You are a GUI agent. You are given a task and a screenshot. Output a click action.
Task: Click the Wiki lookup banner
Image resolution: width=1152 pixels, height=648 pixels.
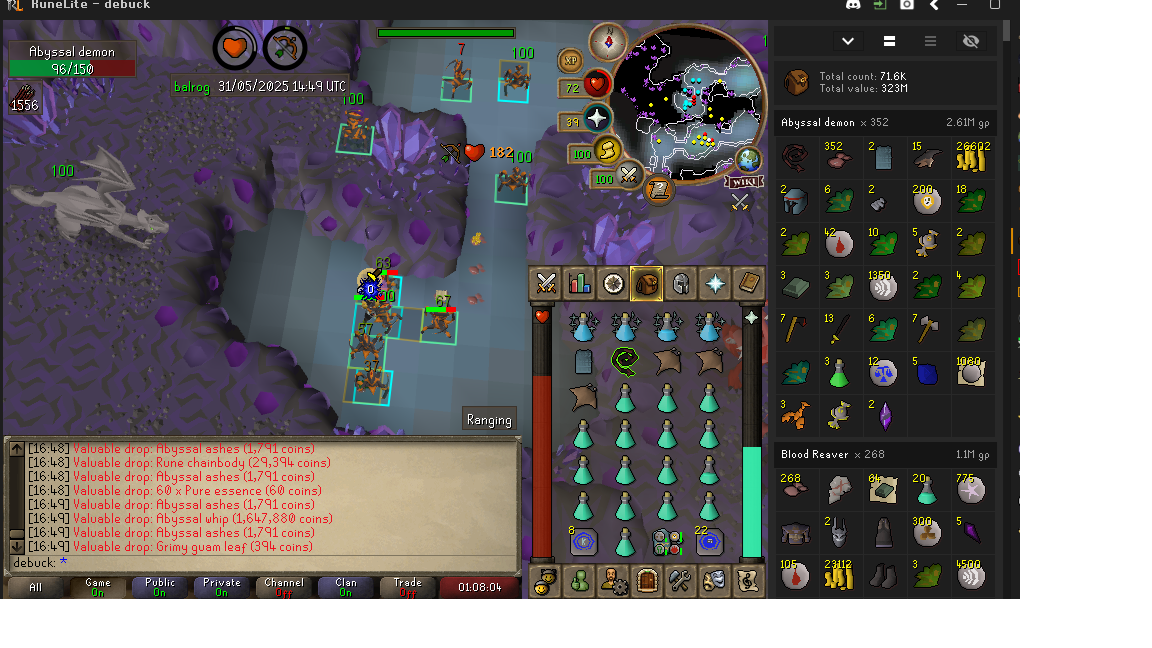click(x=742, y=182)
